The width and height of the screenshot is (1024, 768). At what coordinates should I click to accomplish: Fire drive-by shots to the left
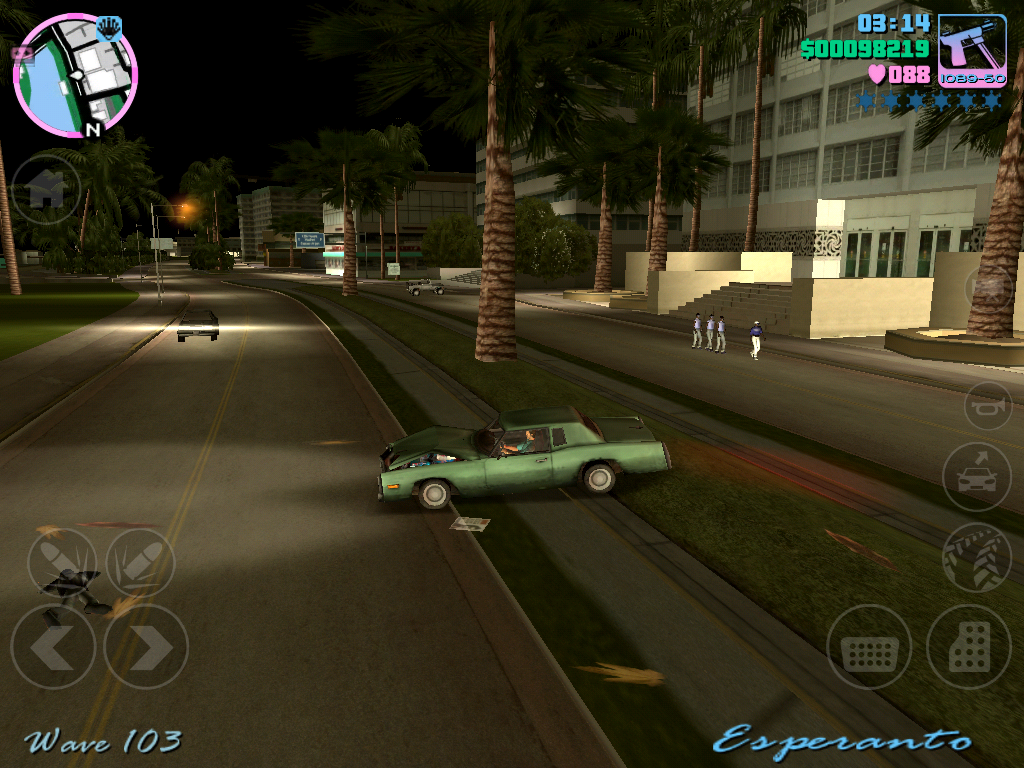[62, 563]
